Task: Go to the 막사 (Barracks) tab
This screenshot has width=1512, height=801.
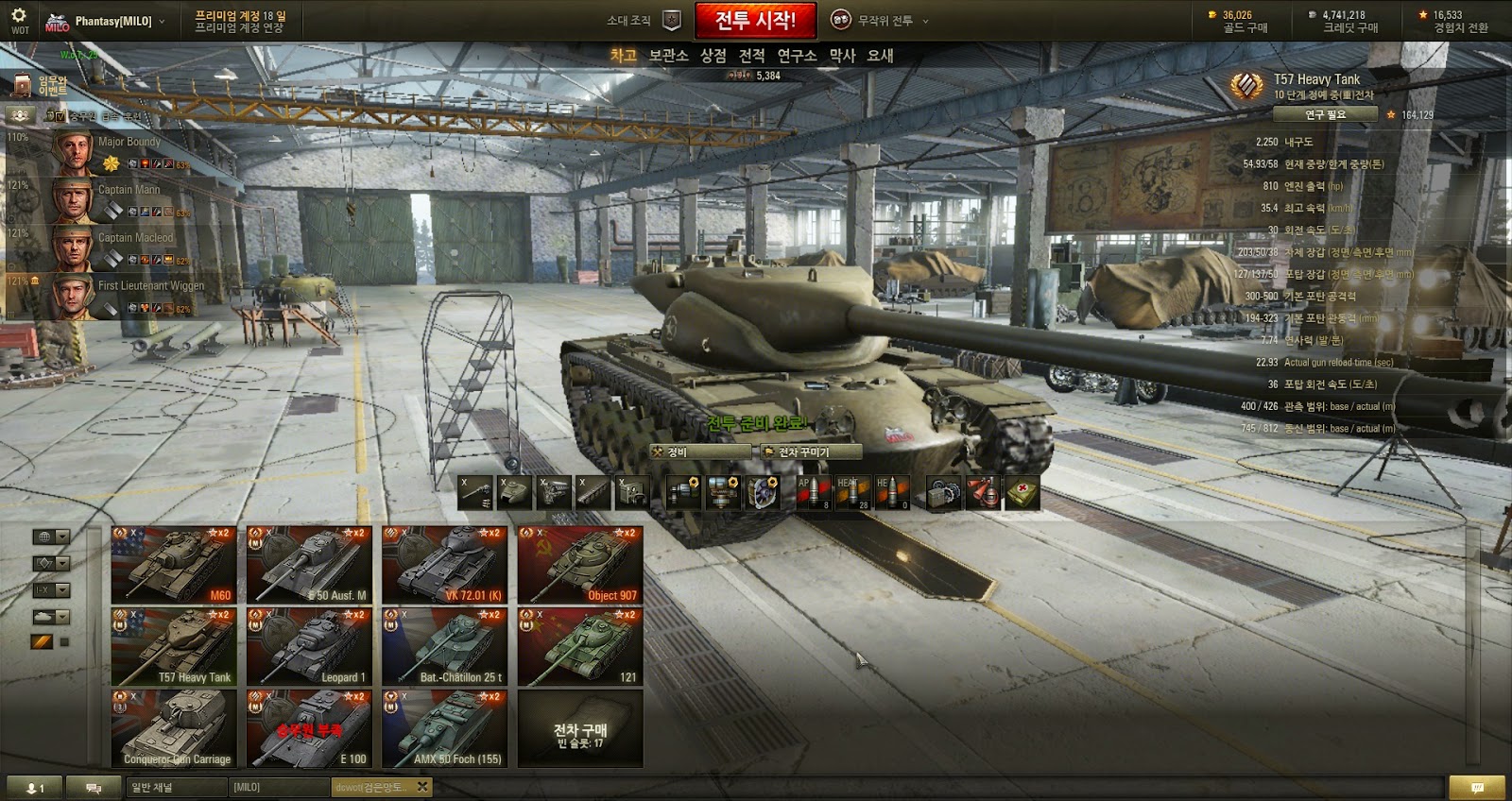Action: coord(842,56)
